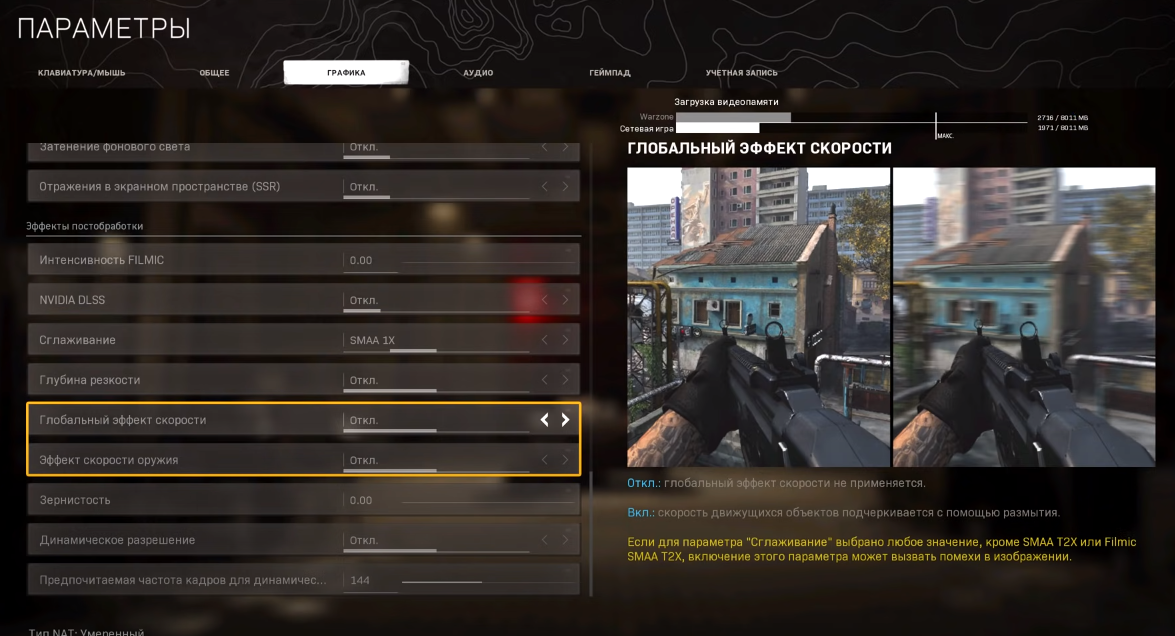Screen dimensions: 1175x636
Task: Click right arrow for Эффект скорости оружия
Action: coord(565,460)
